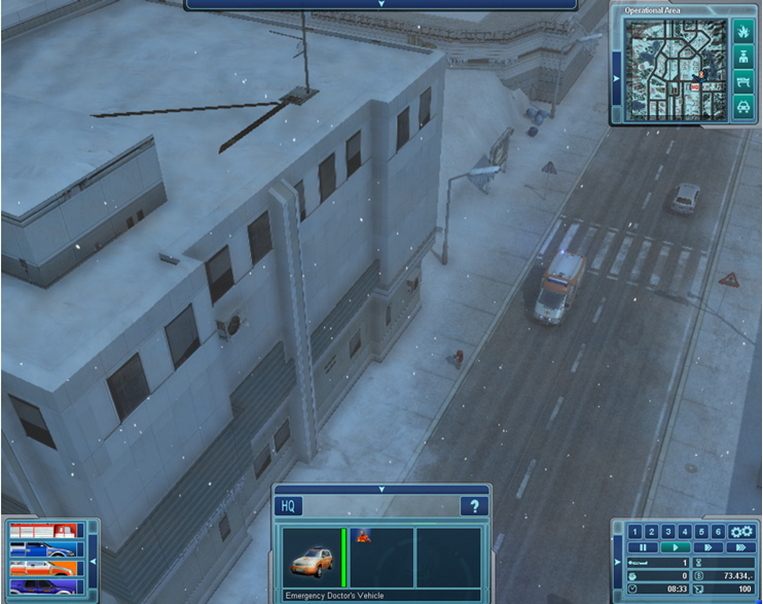Choose the blue-and-white police vehicle category
Image resolution: width=763 pixels, height=604 pixels.
coord(44,549)
